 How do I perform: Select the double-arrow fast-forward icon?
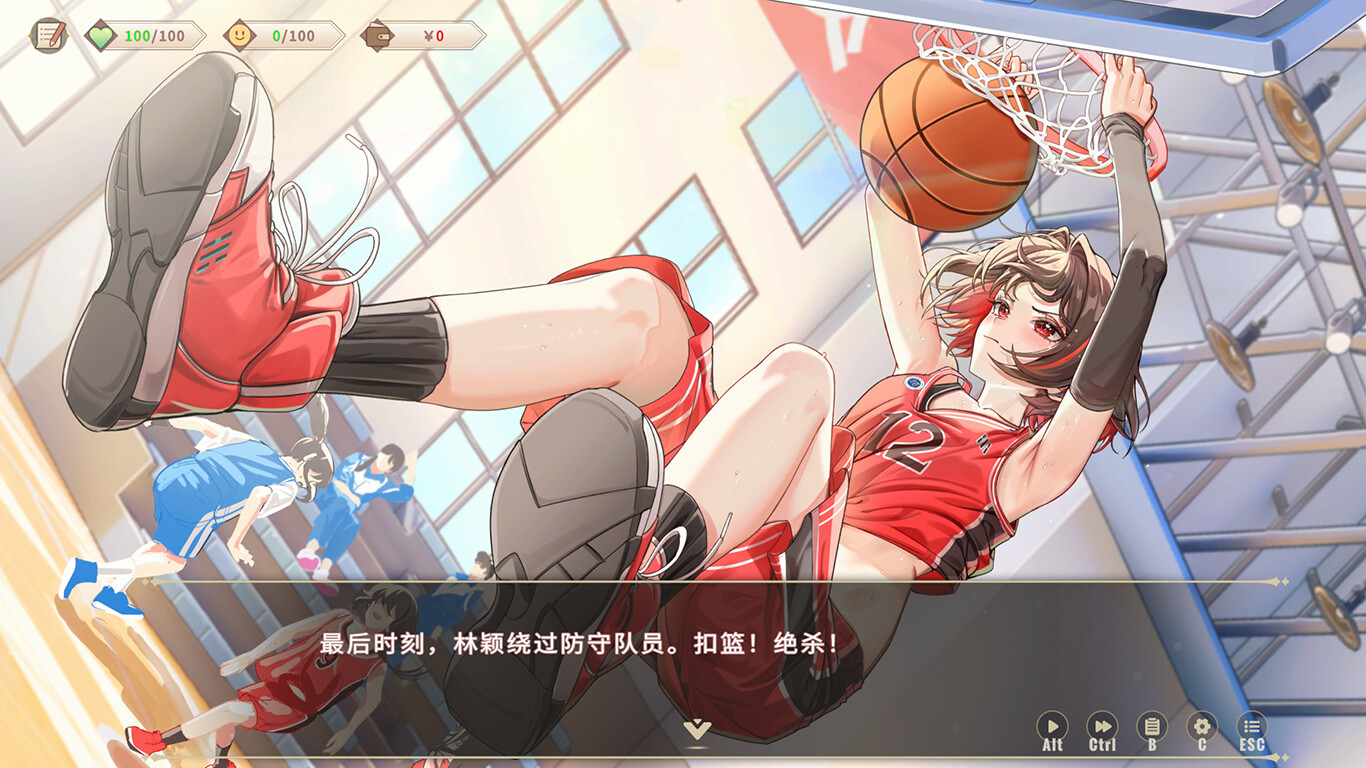tap(1101, 726)
